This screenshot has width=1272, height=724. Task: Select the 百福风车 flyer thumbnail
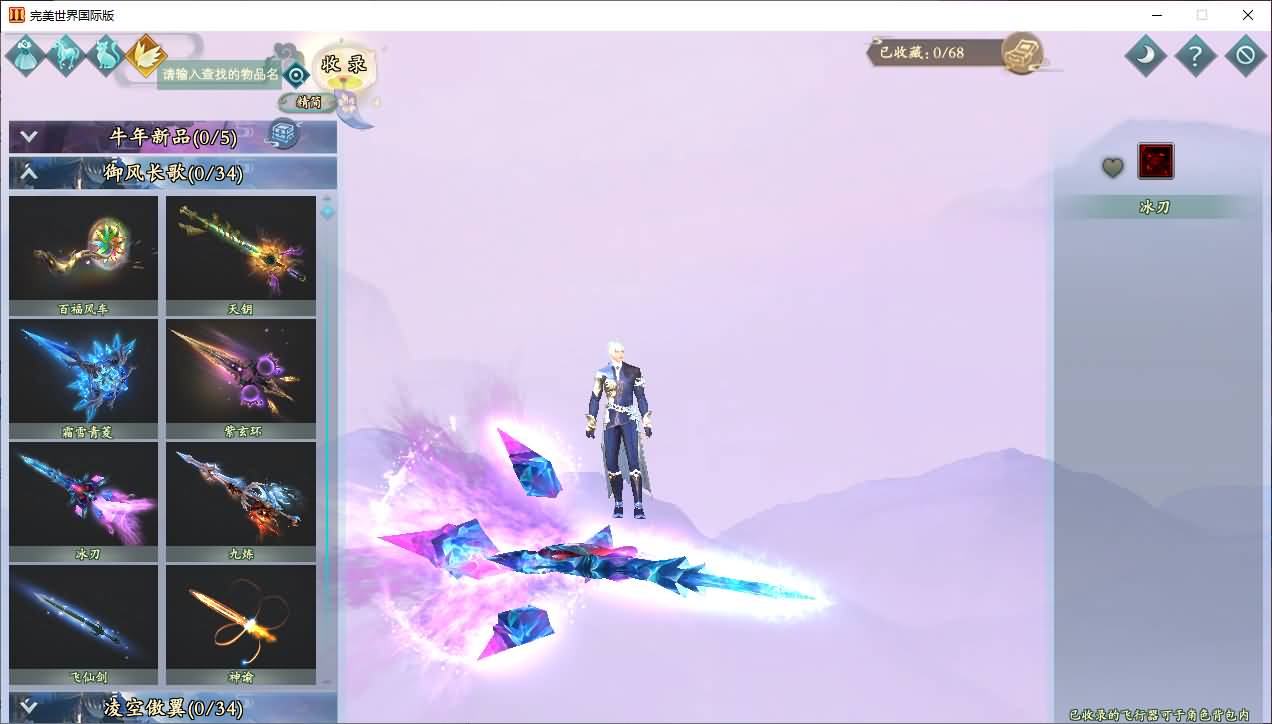tap(84, 249)
